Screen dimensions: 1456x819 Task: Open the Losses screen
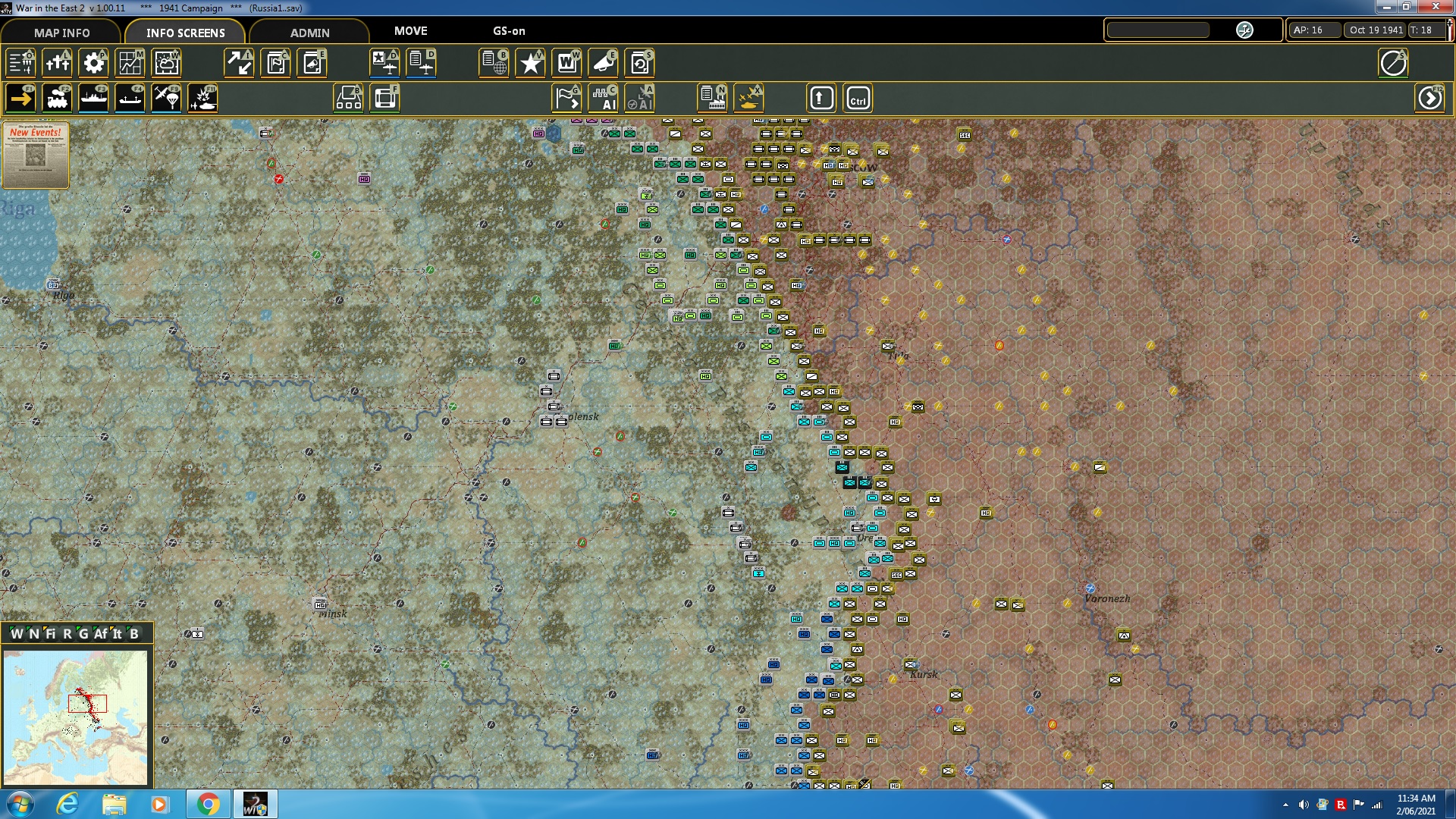(57, 63)
